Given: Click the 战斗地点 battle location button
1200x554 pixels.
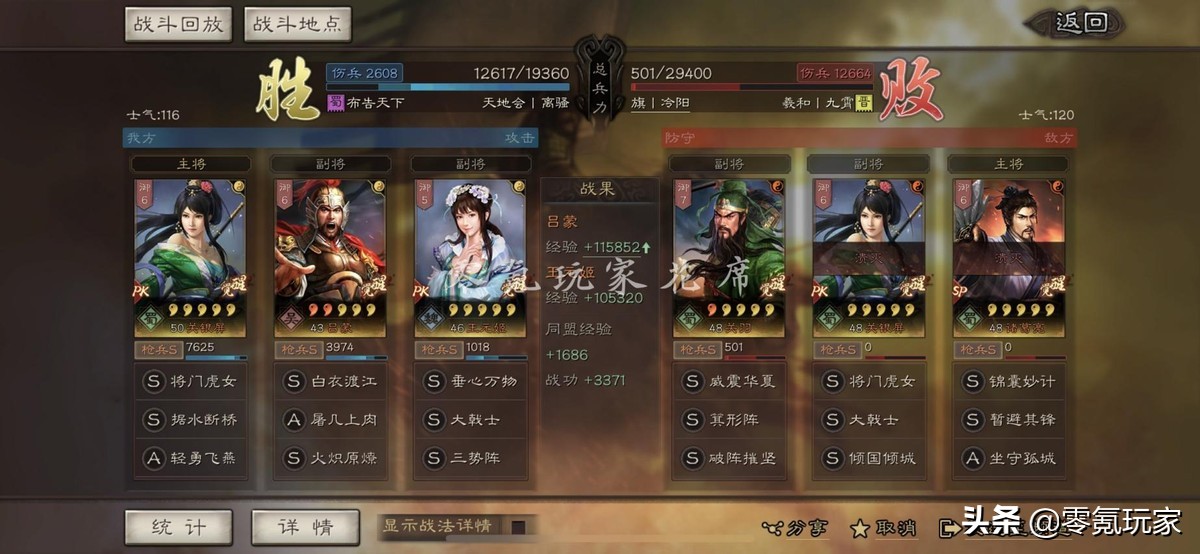Looking at the screenshot, I should [x=296, y=24].
